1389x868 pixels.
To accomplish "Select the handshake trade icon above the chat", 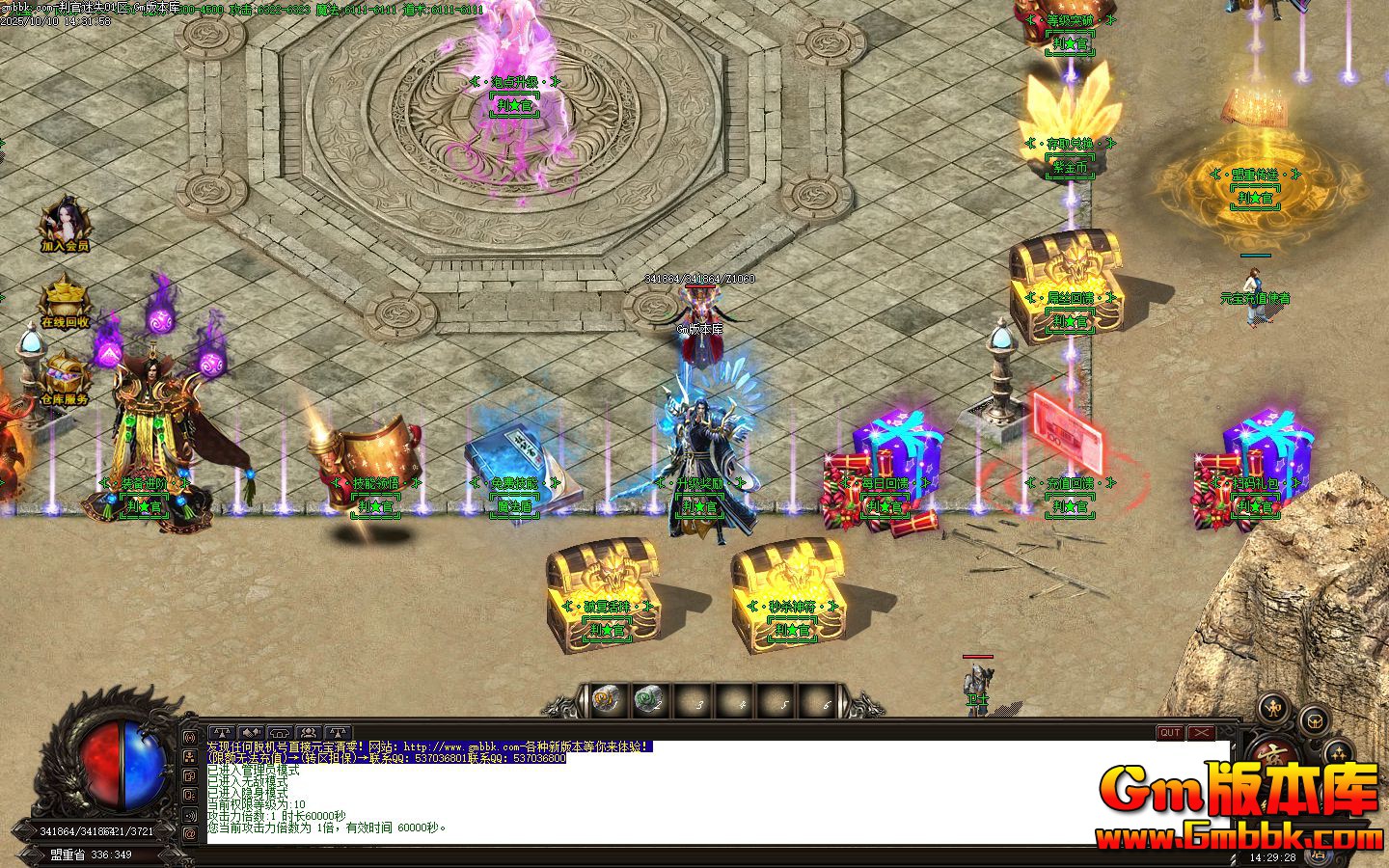I will 249,732.
